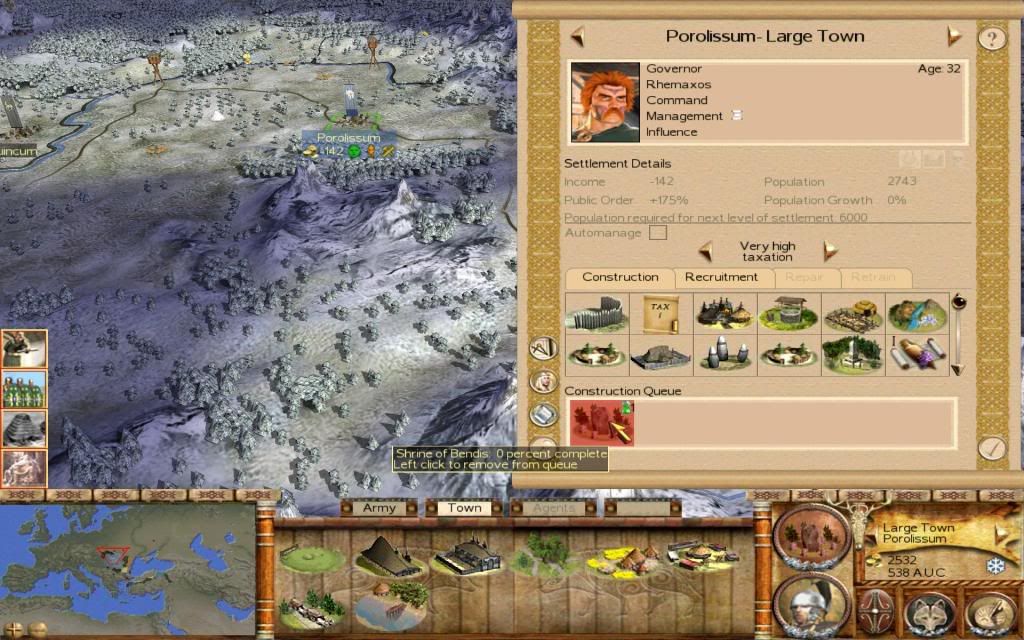Choose the TAX scroll construction option

click(661, 314)
